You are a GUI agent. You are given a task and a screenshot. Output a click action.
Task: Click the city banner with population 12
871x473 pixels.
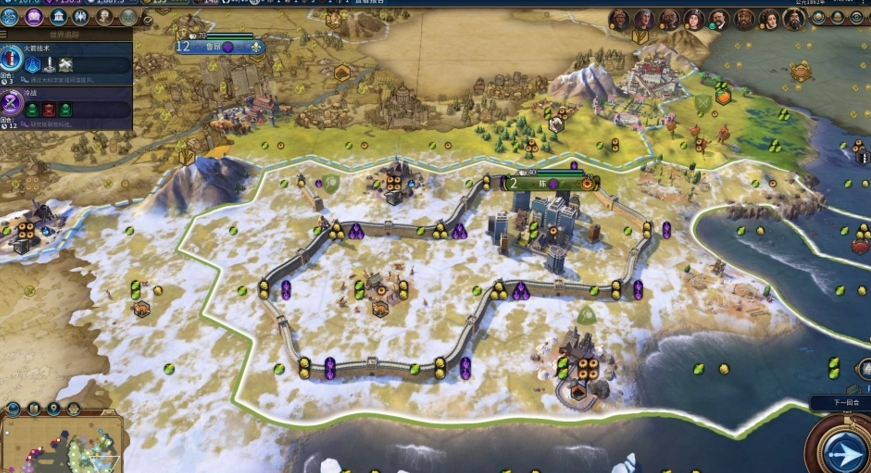pyautogui.click(x=220, y=46)
